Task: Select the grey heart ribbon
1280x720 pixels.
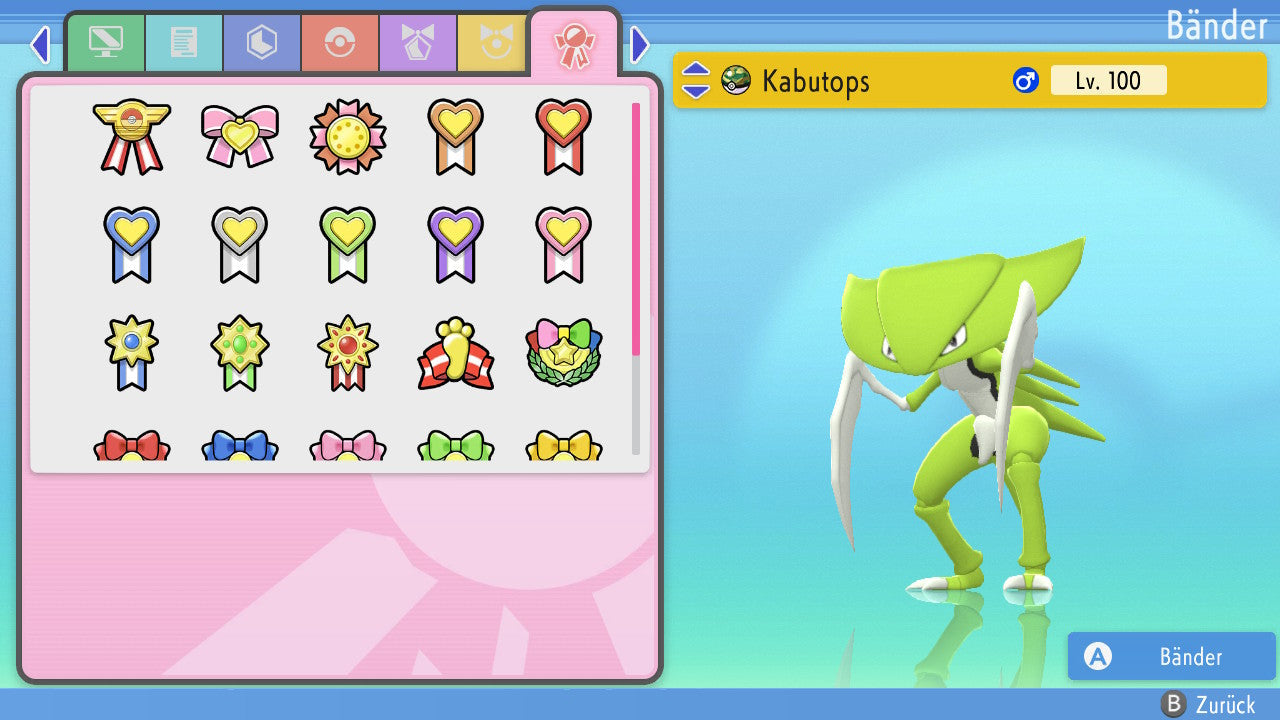Action: click(240, 243)
